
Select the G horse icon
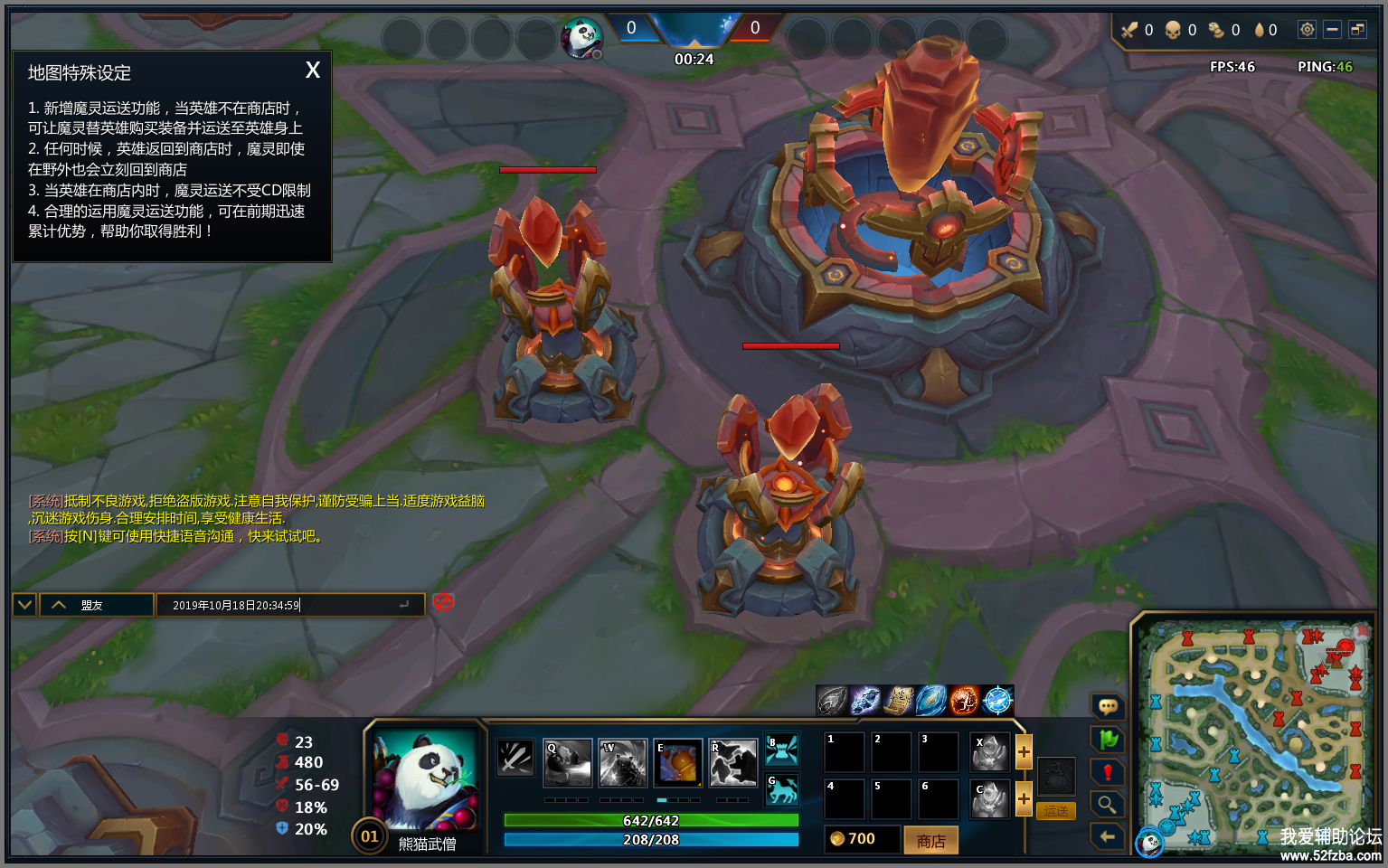[x=782, y=789]
